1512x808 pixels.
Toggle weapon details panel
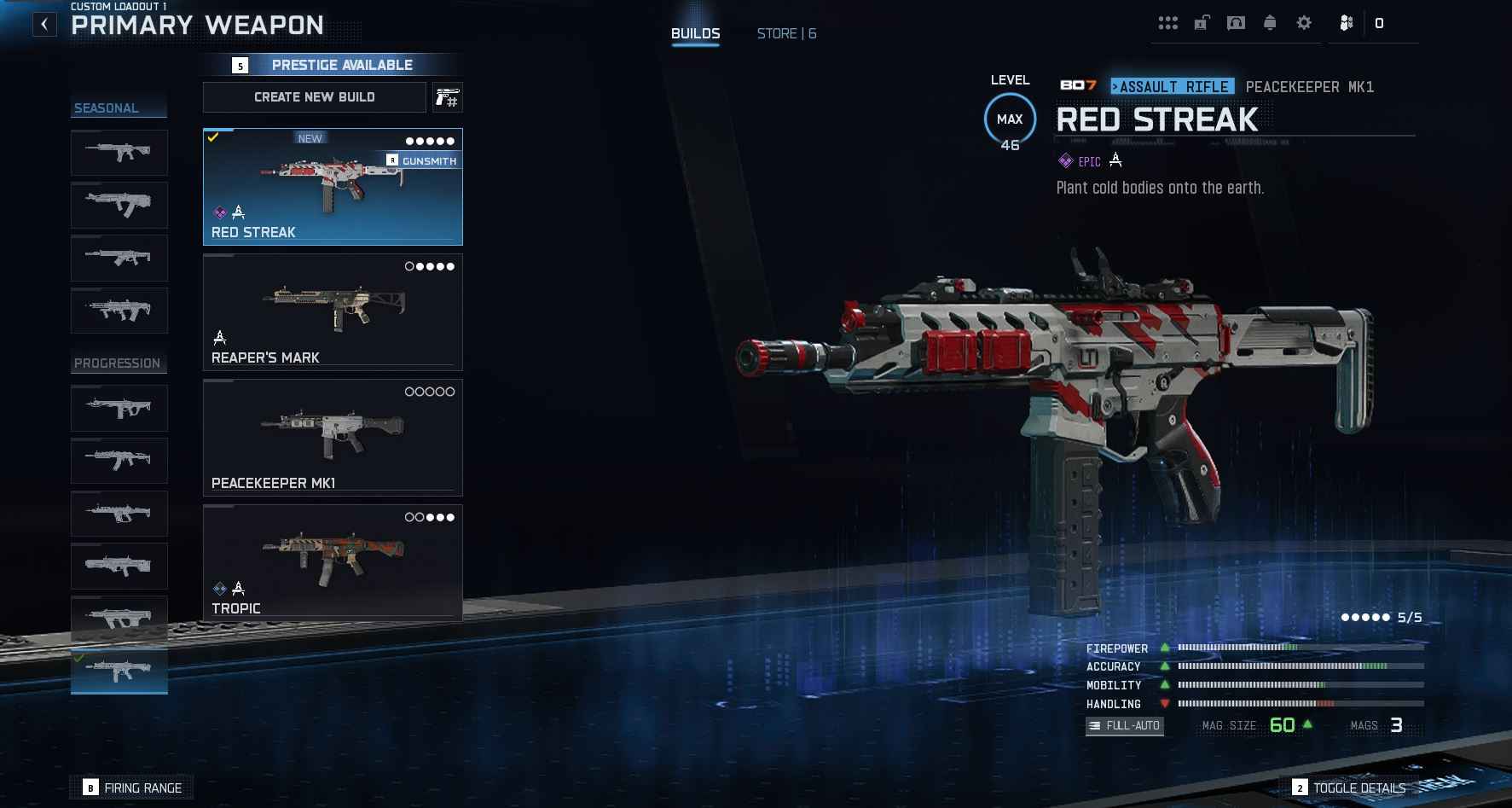click(1349, 788)
